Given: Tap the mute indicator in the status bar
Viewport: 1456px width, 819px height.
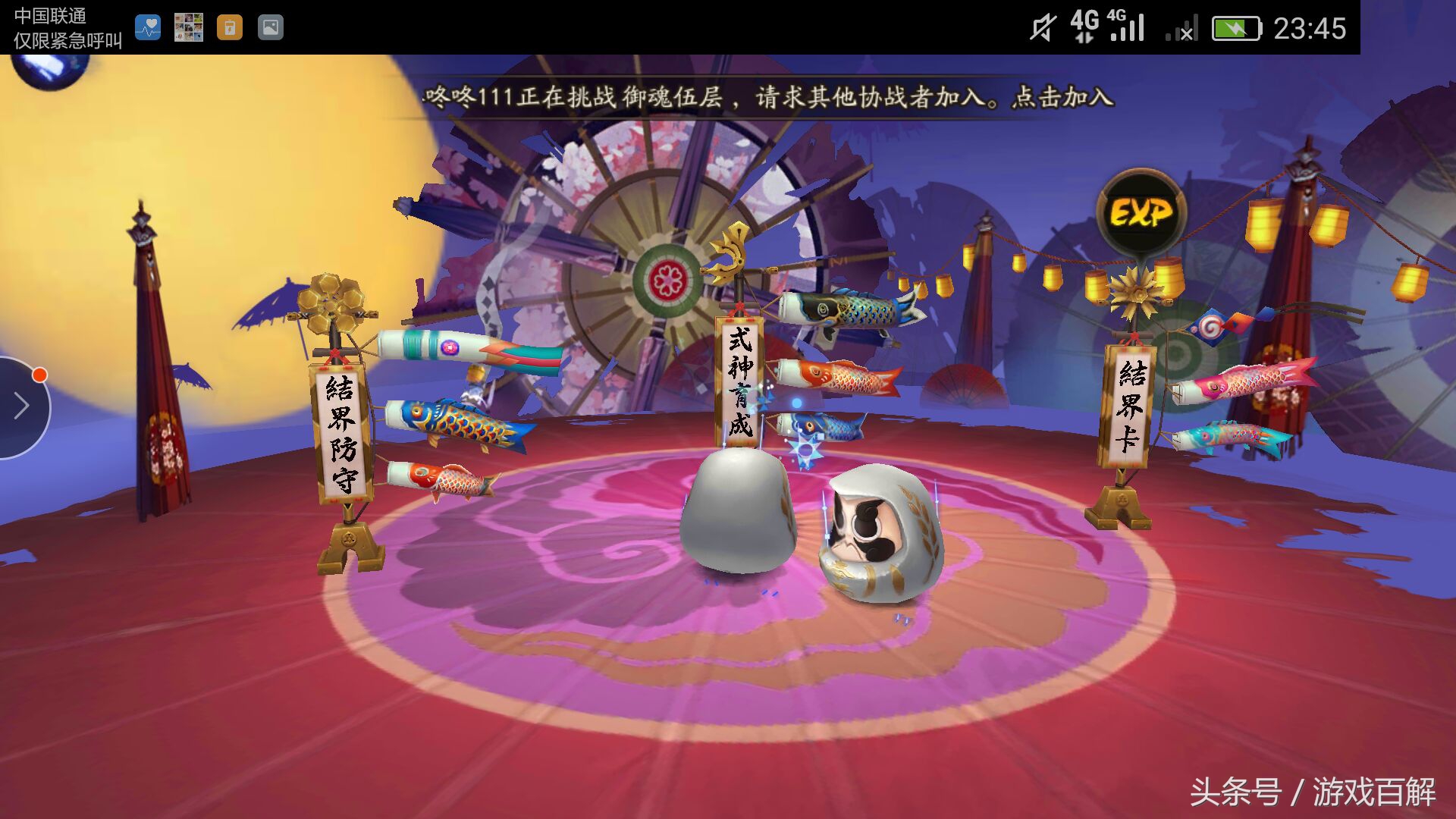Looking at the screenshot, I should 1044,25.
